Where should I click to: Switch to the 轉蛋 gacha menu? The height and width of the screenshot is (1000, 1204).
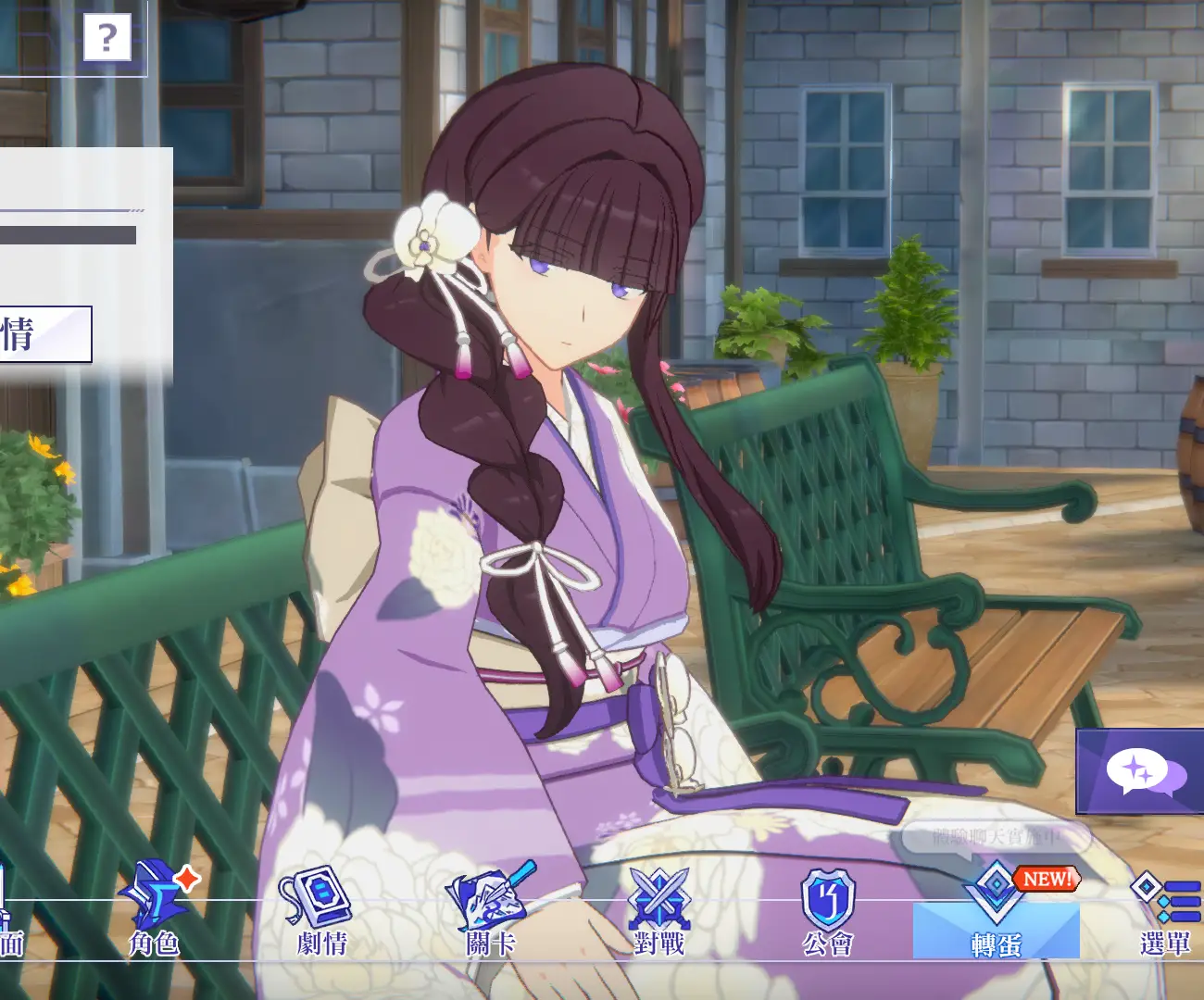coord(996,912)
